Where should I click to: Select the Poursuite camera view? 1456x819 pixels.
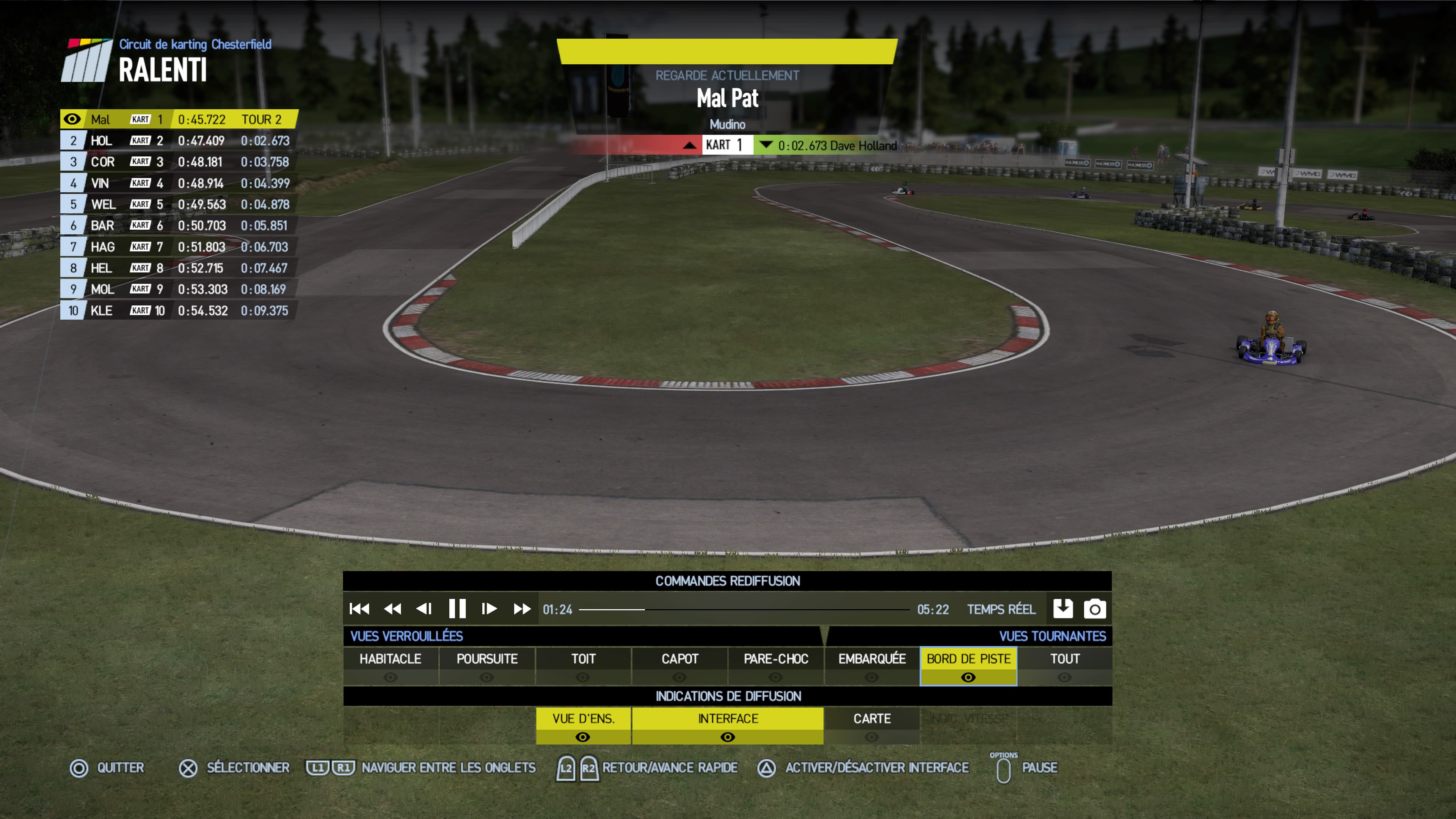(x=486, y=665)
